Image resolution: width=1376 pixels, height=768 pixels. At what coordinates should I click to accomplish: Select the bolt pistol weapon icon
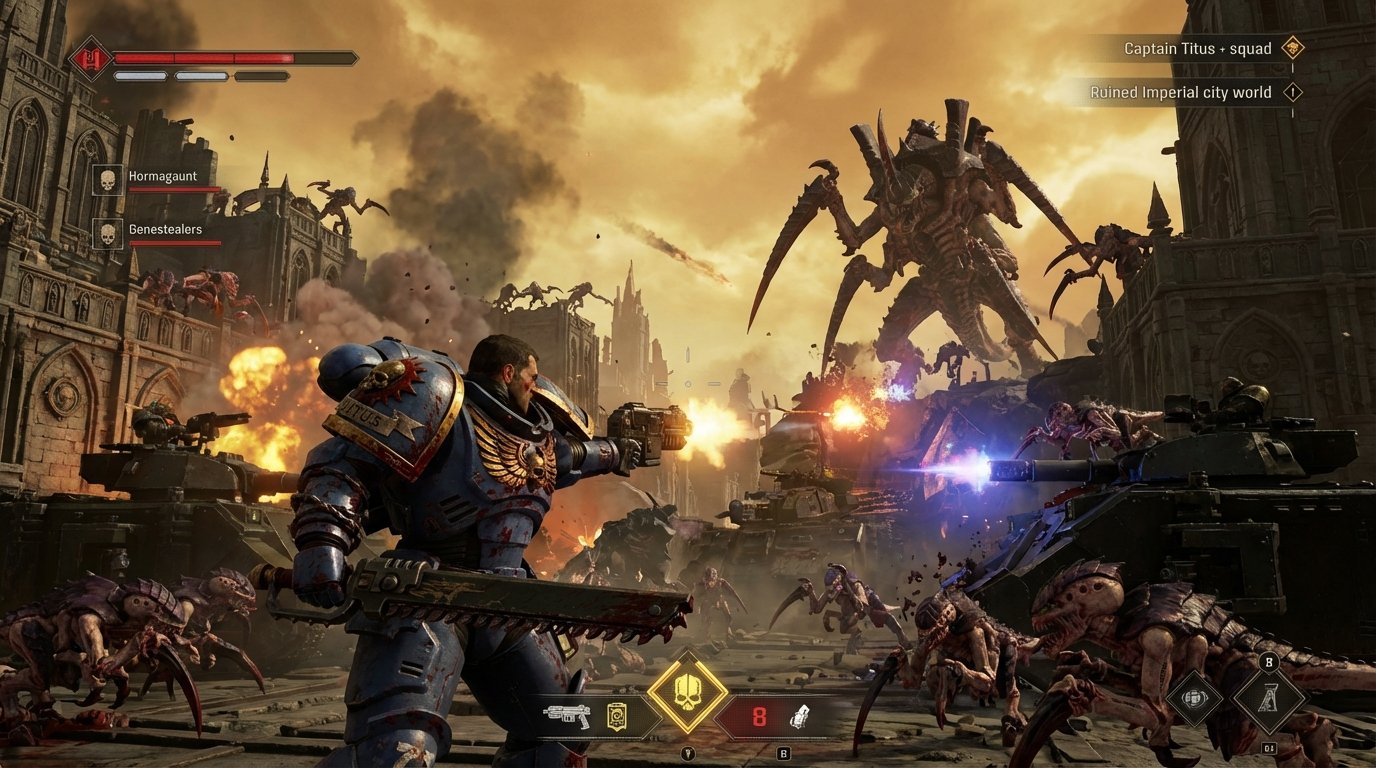565,717
